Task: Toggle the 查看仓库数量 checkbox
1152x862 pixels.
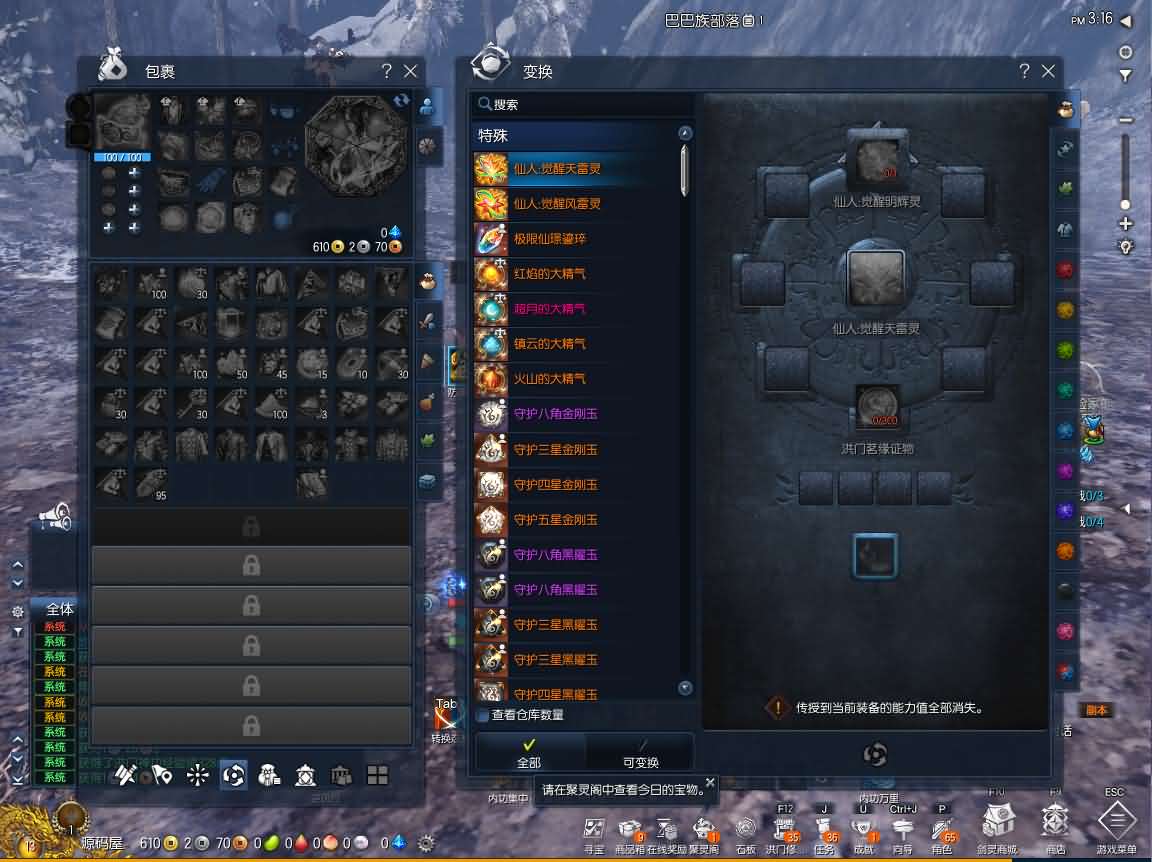Action: tap(483, 715)
